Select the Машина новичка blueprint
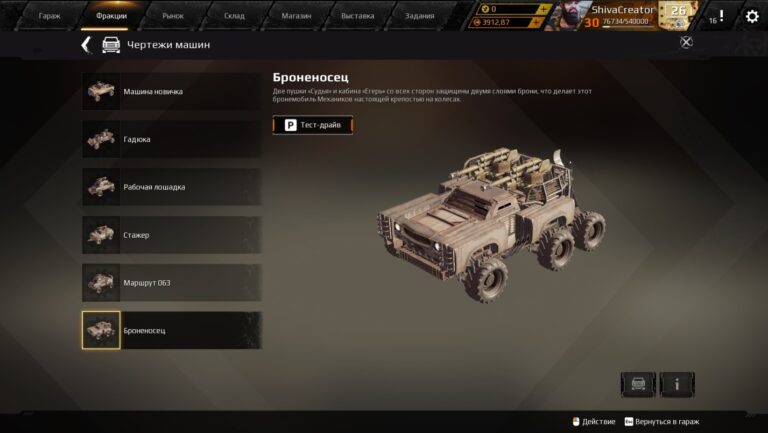The height and width of the screenshot is (433, 768). coord(171,92)
